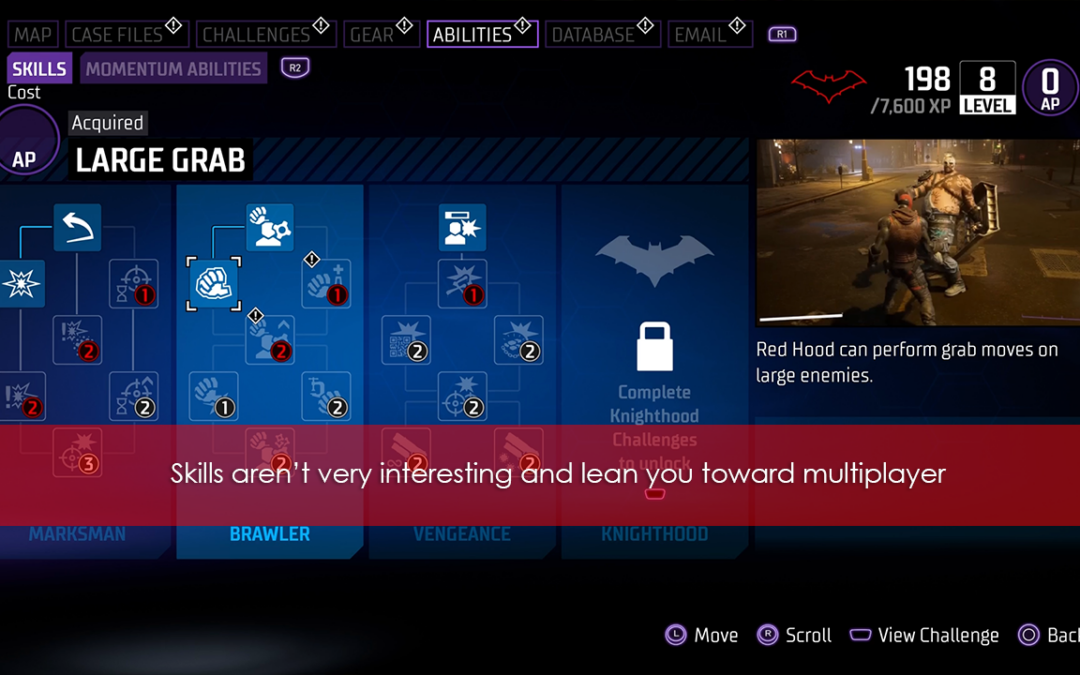Switch to Momentum Abilities sub-tab
Screen dimensions: 1080x675
(173, 69)
